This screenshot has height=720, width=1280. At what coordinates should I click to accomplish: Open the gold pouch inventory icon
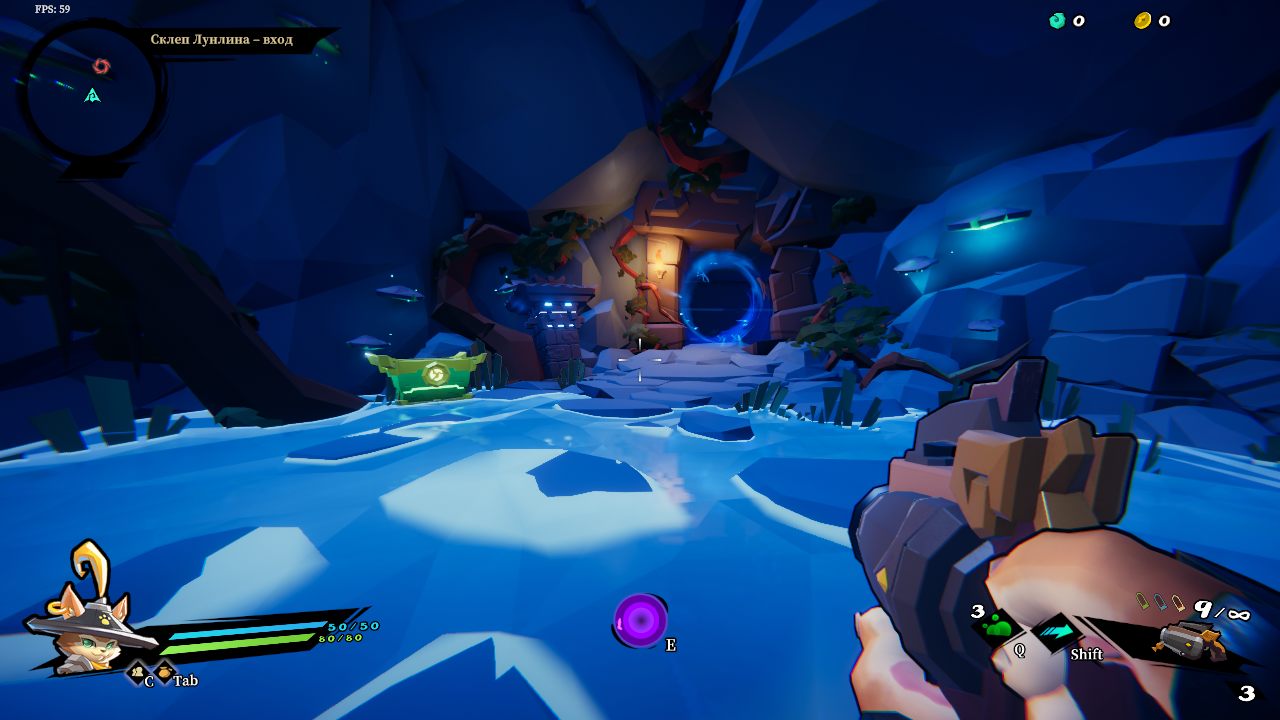click(x=164, y=672)
